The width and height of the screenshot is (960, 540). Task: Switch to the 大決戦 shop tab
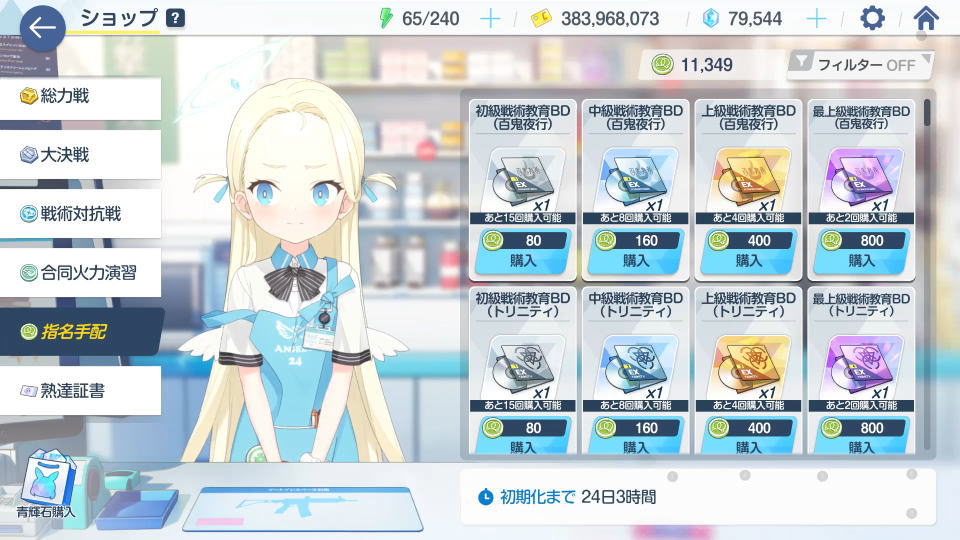tap(80, 155)
